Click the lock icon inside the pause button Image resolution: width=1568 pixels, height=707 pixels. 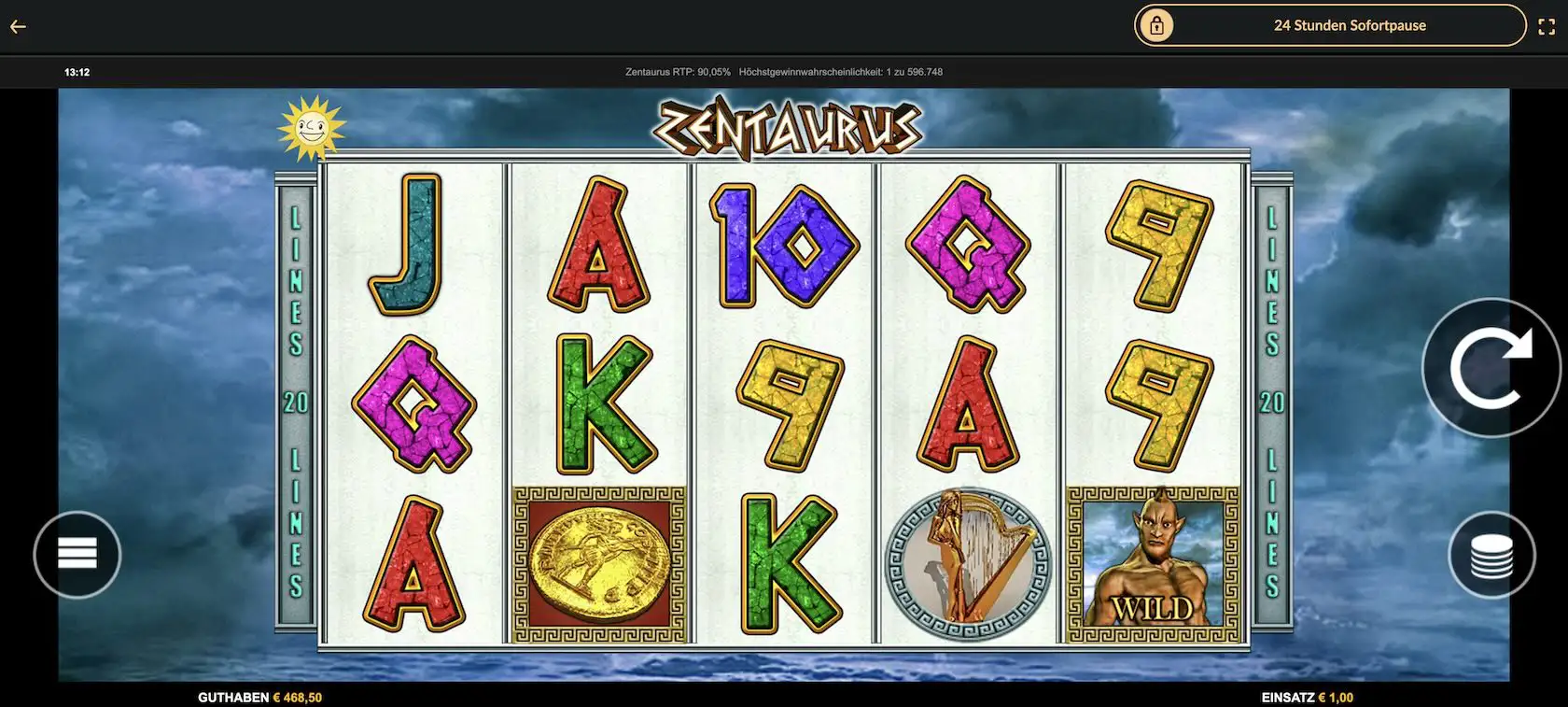(x=1157, y=25)
